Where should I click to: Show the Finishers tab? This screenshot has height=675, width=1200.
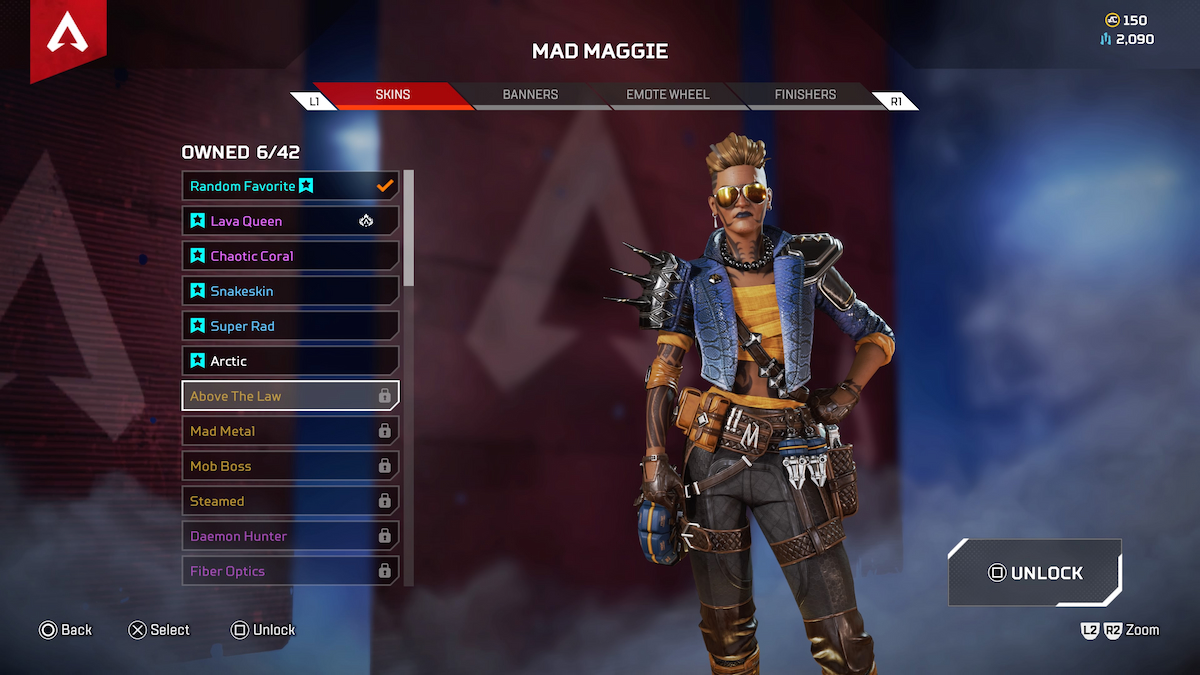click(805, 95)
